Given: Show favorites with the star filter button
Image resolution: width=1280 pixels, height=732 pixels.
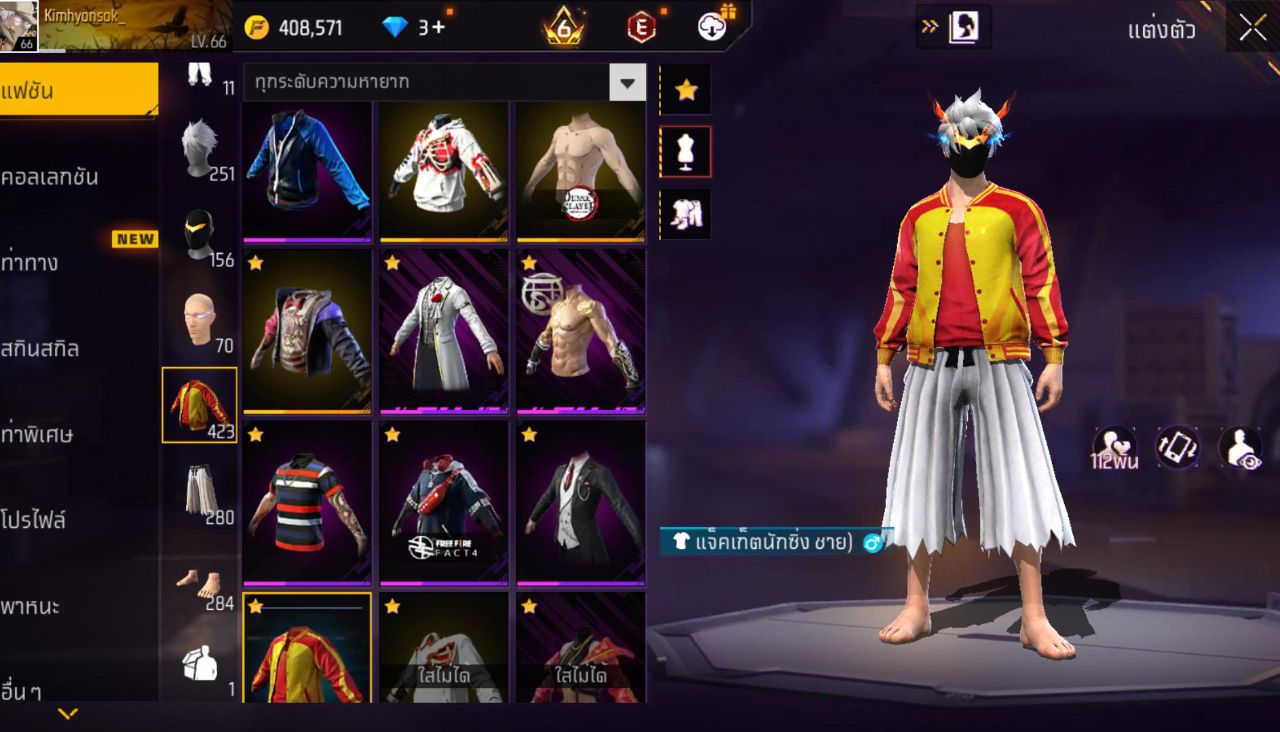Looking at the screenshot, I should (x=686, y=90).
